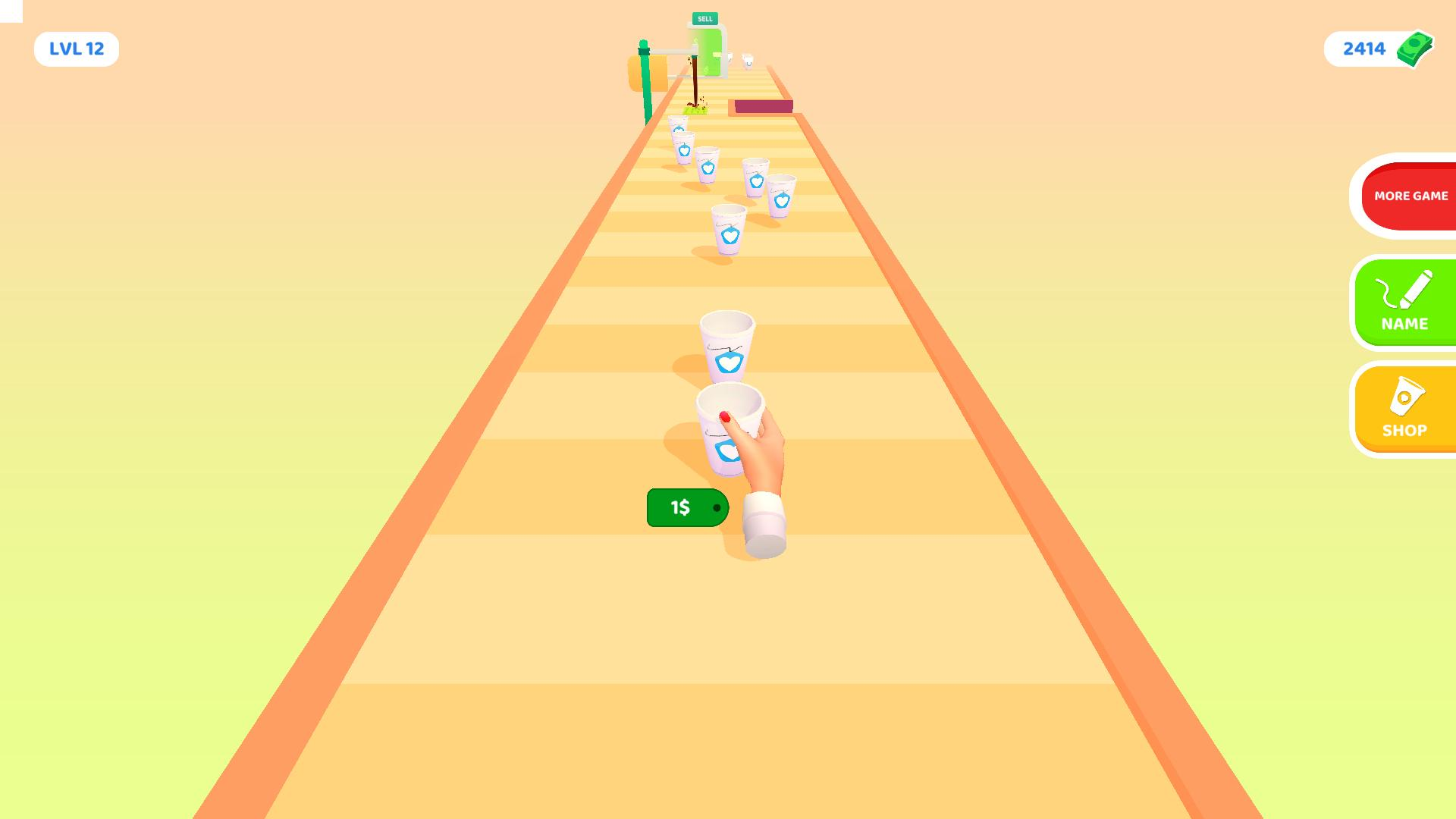Select the LVL 12 badge
Screen dimensions: 1456x819
tap(76, 48)
